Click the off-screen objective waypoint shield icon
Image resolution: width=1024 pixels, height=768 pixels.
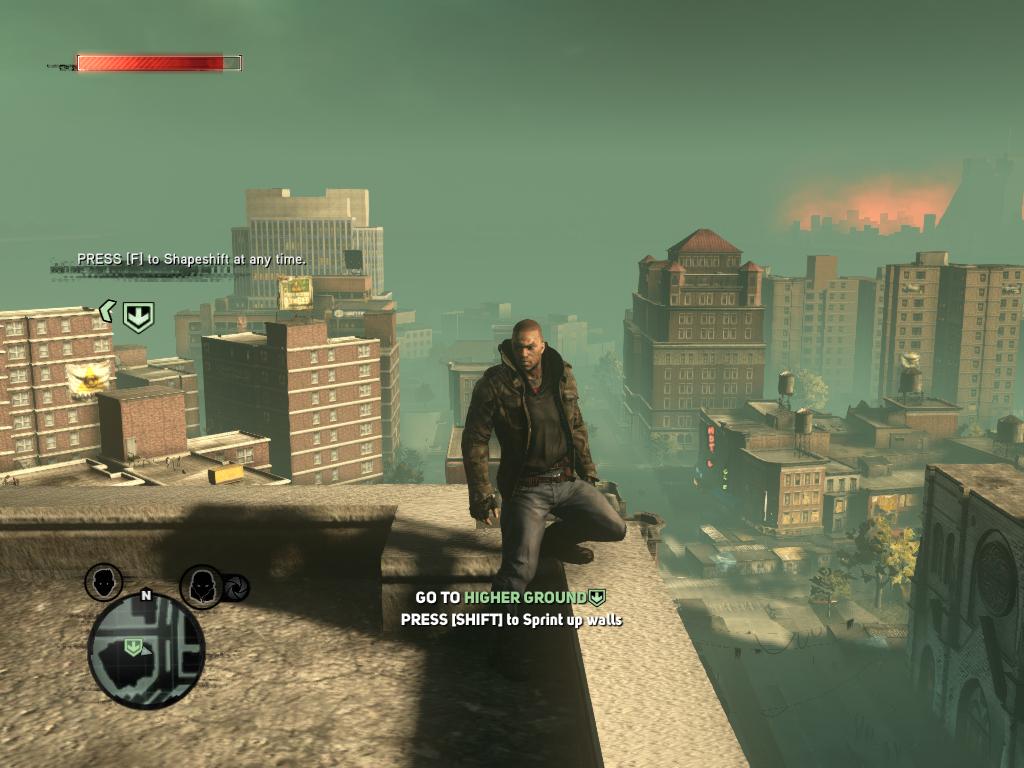point(138,317)
